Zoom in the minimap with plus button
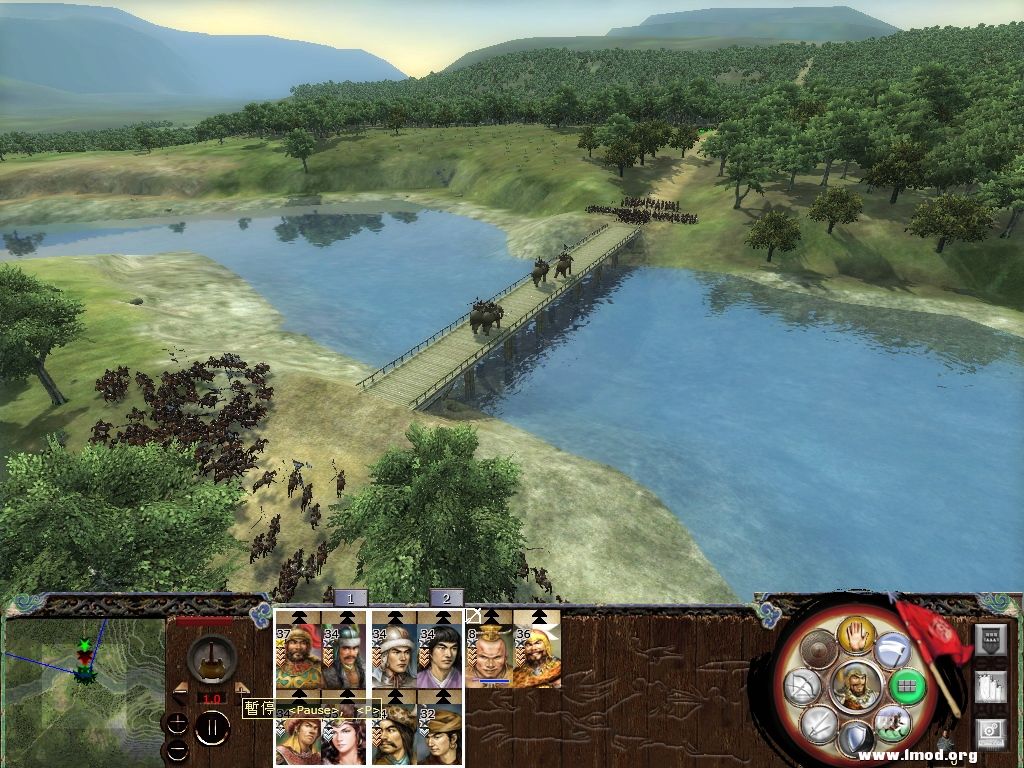The height and width of the screenshot is (768, 1024). click(x=177, y=723)
